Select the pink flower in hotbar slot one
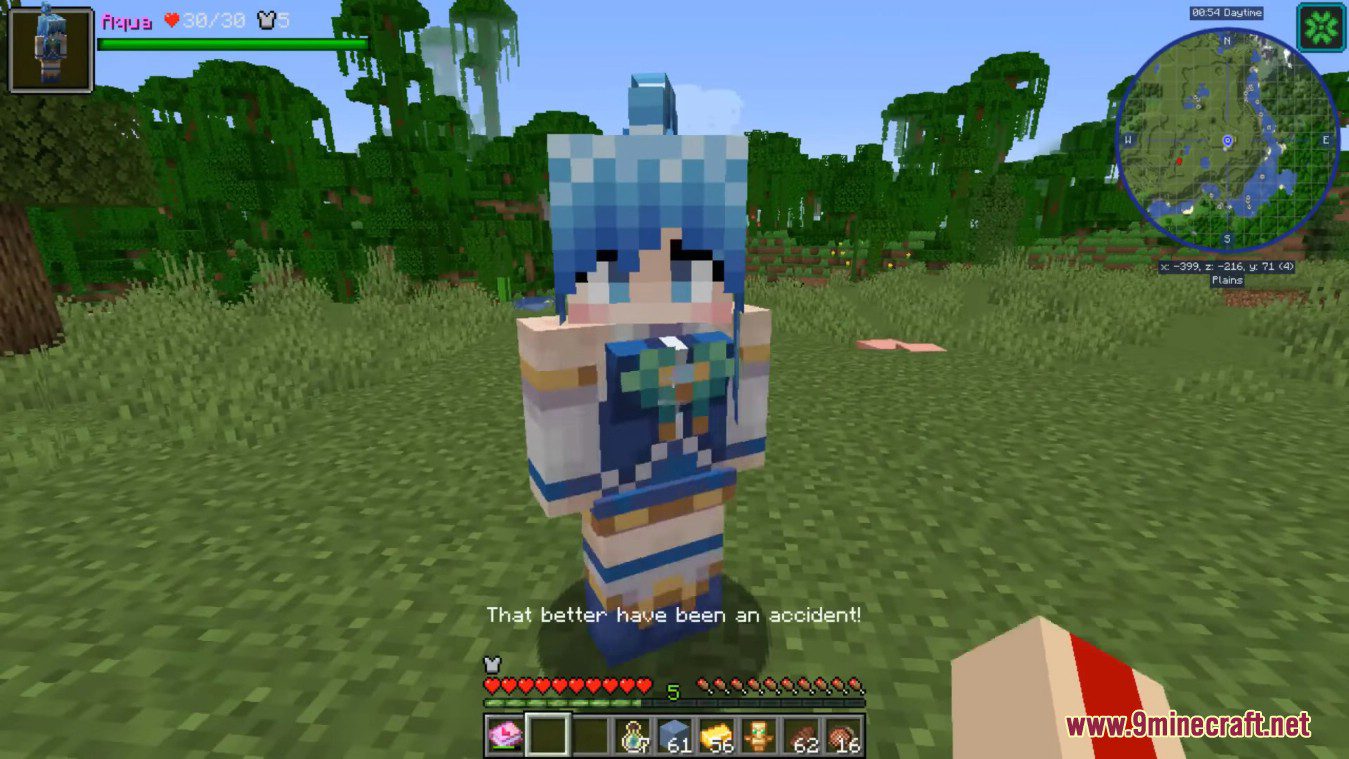1349x759 pixels. [x=505, y=736]
